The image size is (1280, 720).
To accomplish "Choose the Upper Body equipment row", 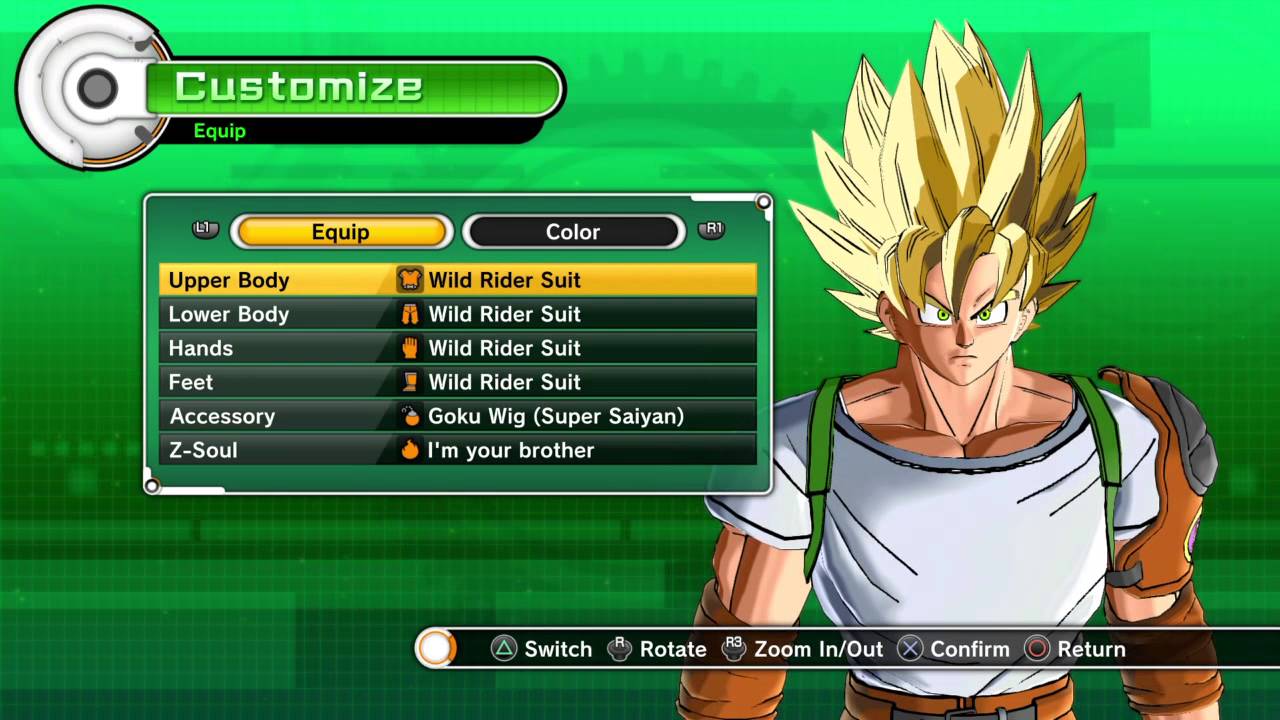I will tap(457, 280).
